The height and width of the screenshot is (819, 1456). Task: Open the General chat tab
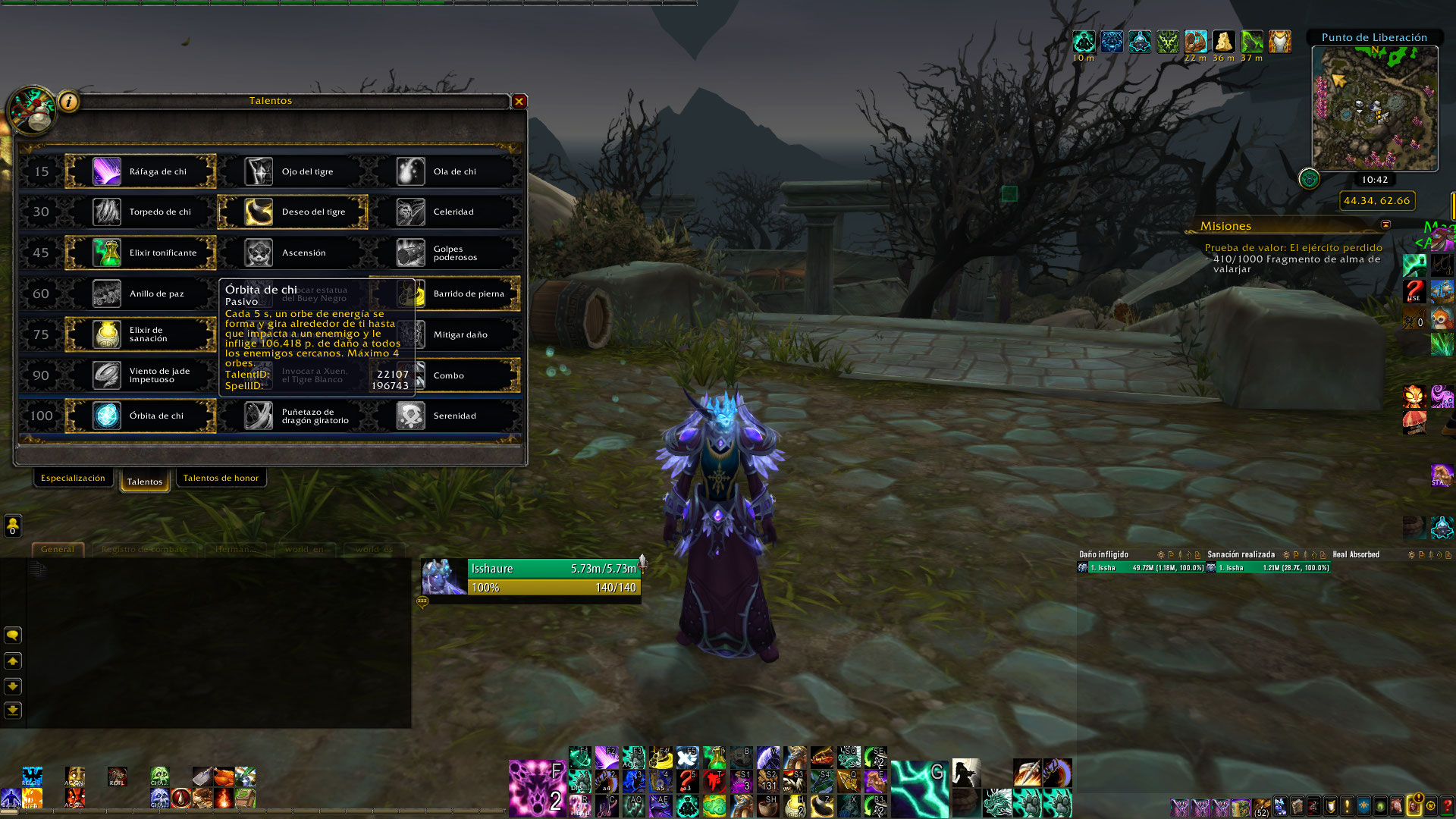click(x=58, y=549)
